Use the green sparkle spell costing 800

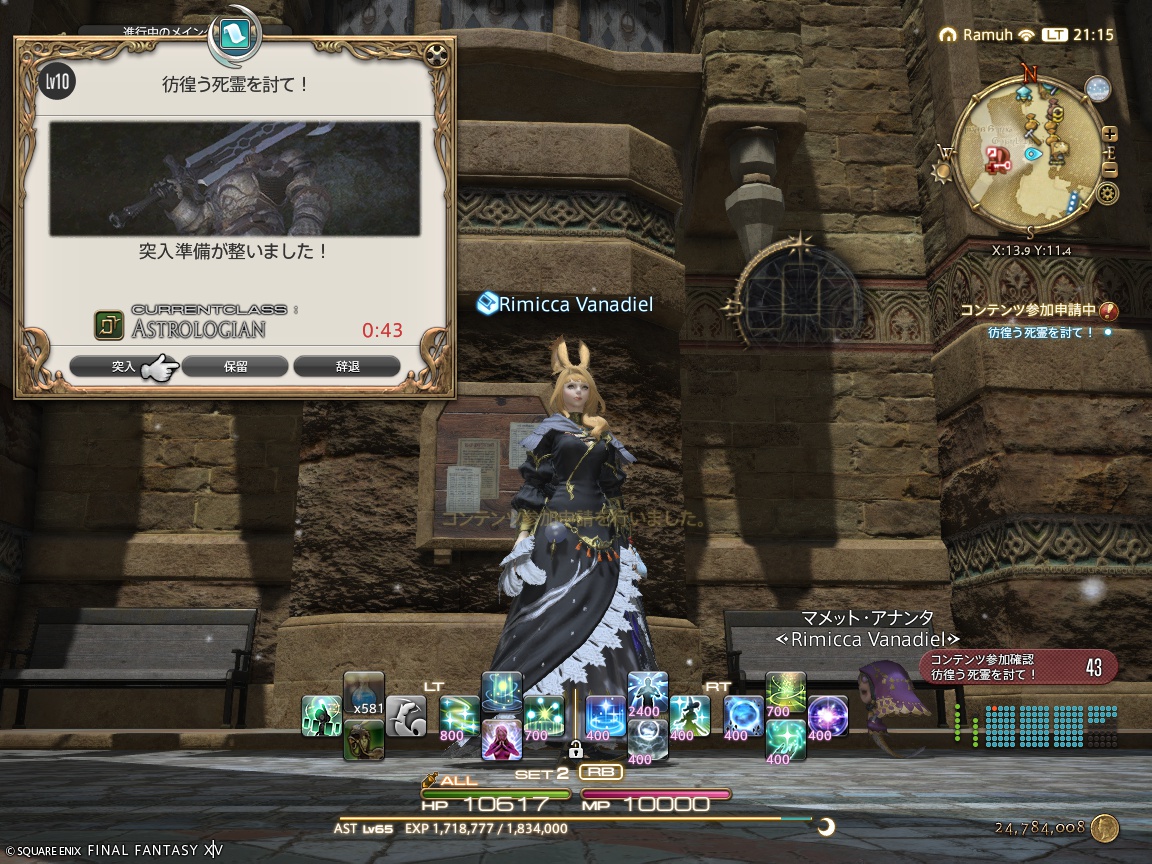point(459,716)
